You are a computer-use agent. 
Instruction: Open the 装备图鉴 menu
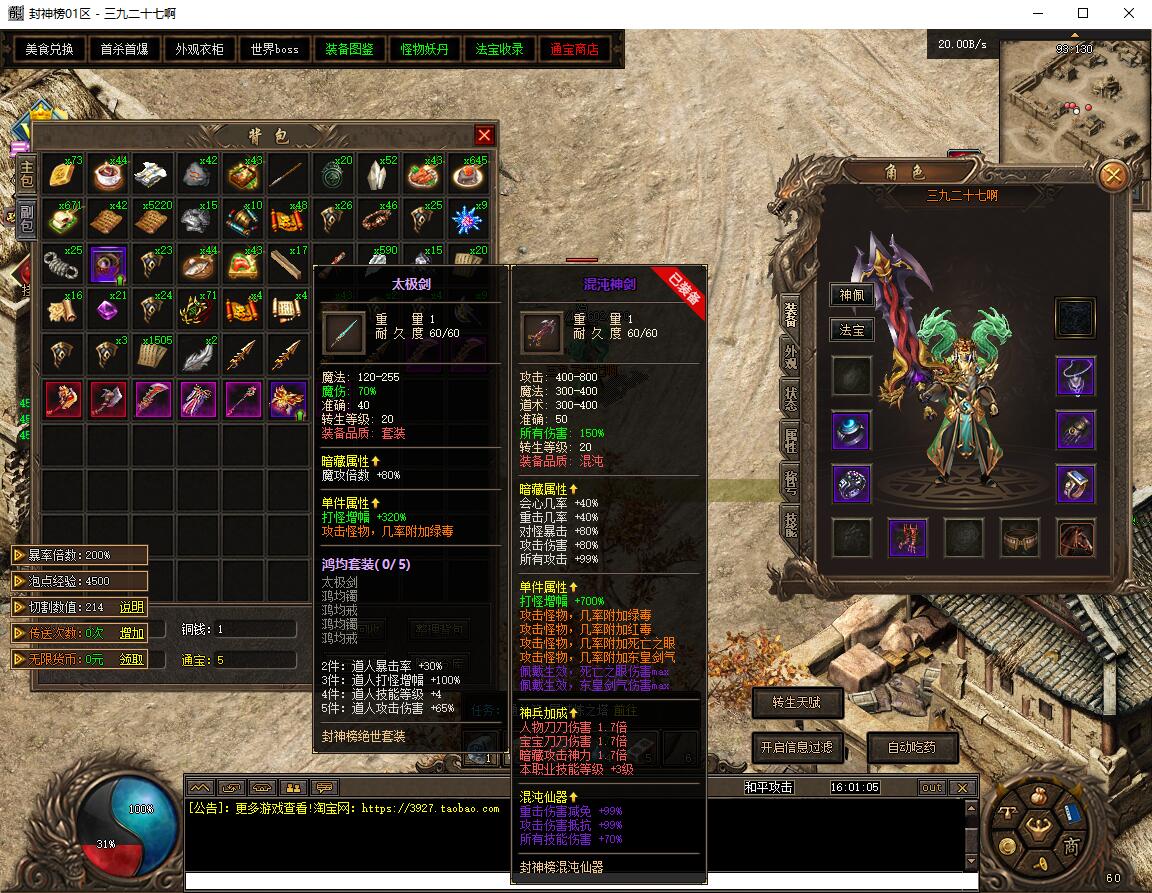pyautogui.click(x=350, y=49)
